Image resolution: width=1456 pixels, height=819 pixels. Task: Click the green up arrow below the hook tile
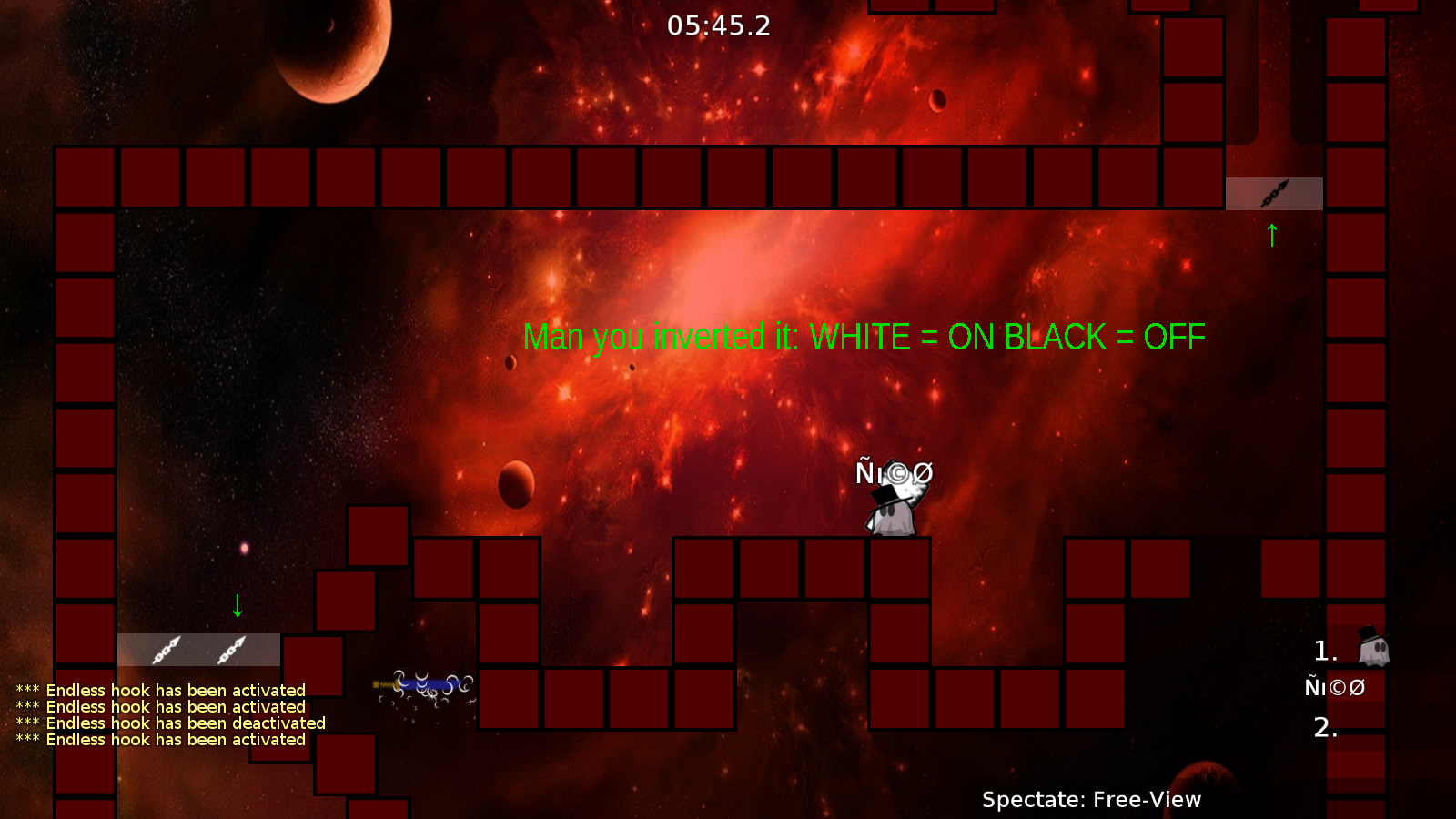[1271, 235]
